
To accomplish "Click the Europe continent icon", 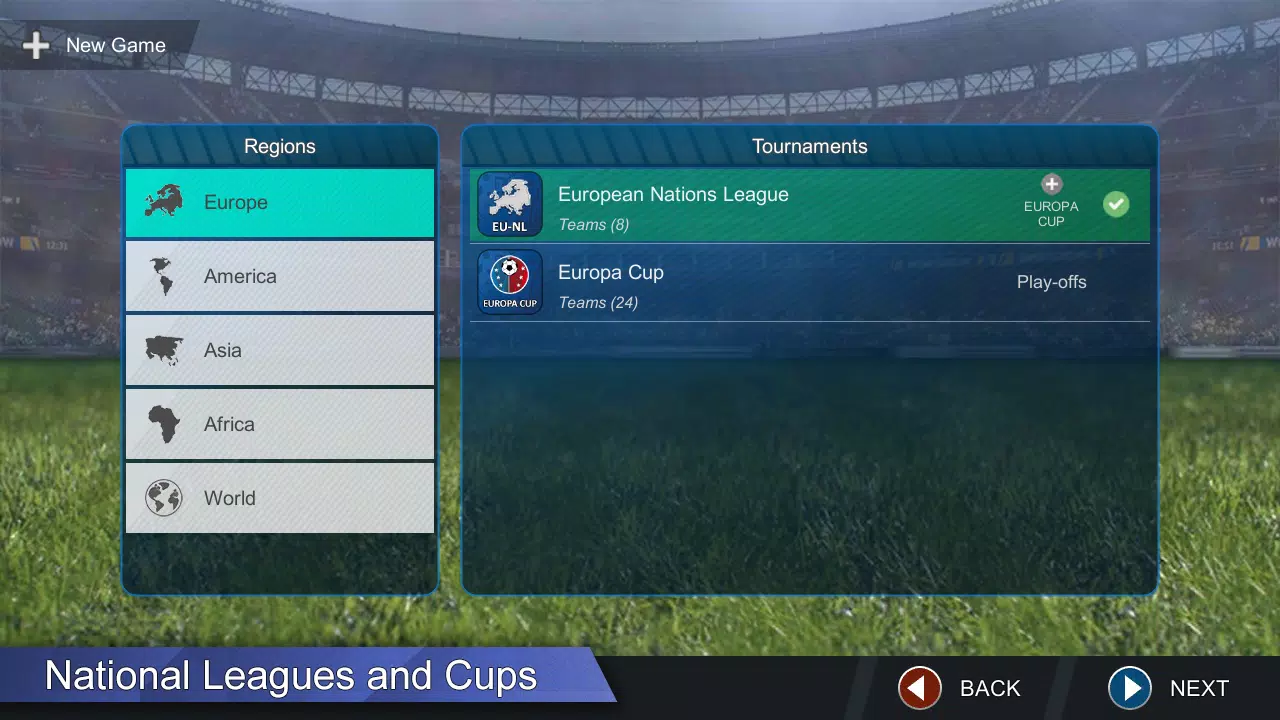I will click(163, 202).
